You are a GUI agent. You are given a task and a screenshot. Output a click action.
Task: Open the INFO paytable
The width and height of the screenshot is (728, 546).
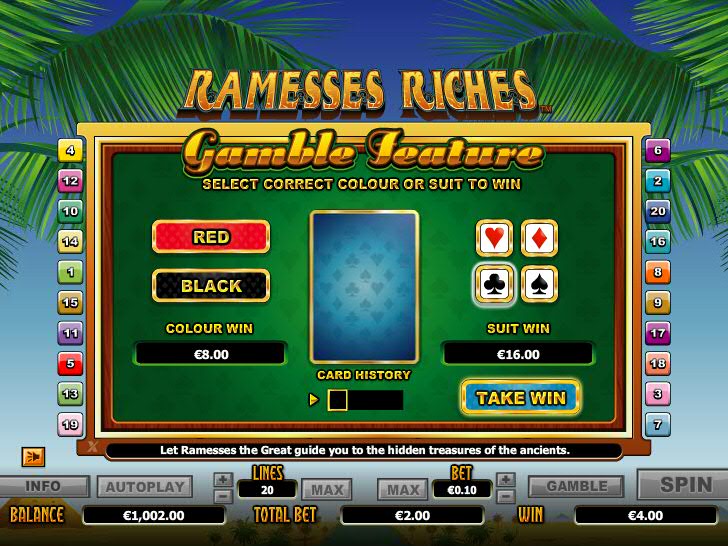pyautogui.click(x=43, y=487)
